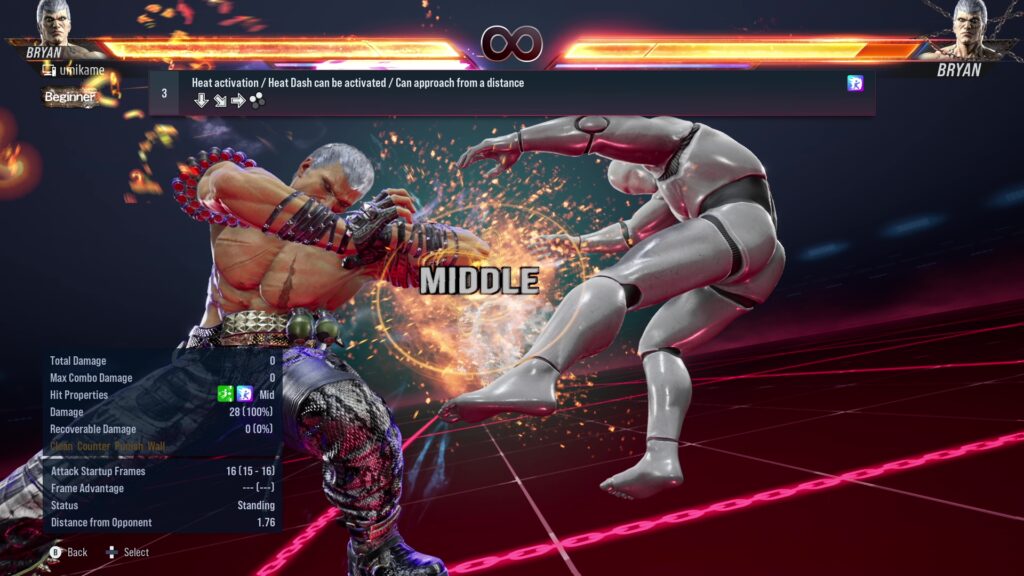Click the green icon beside Hit Properties

pos(226,395)
